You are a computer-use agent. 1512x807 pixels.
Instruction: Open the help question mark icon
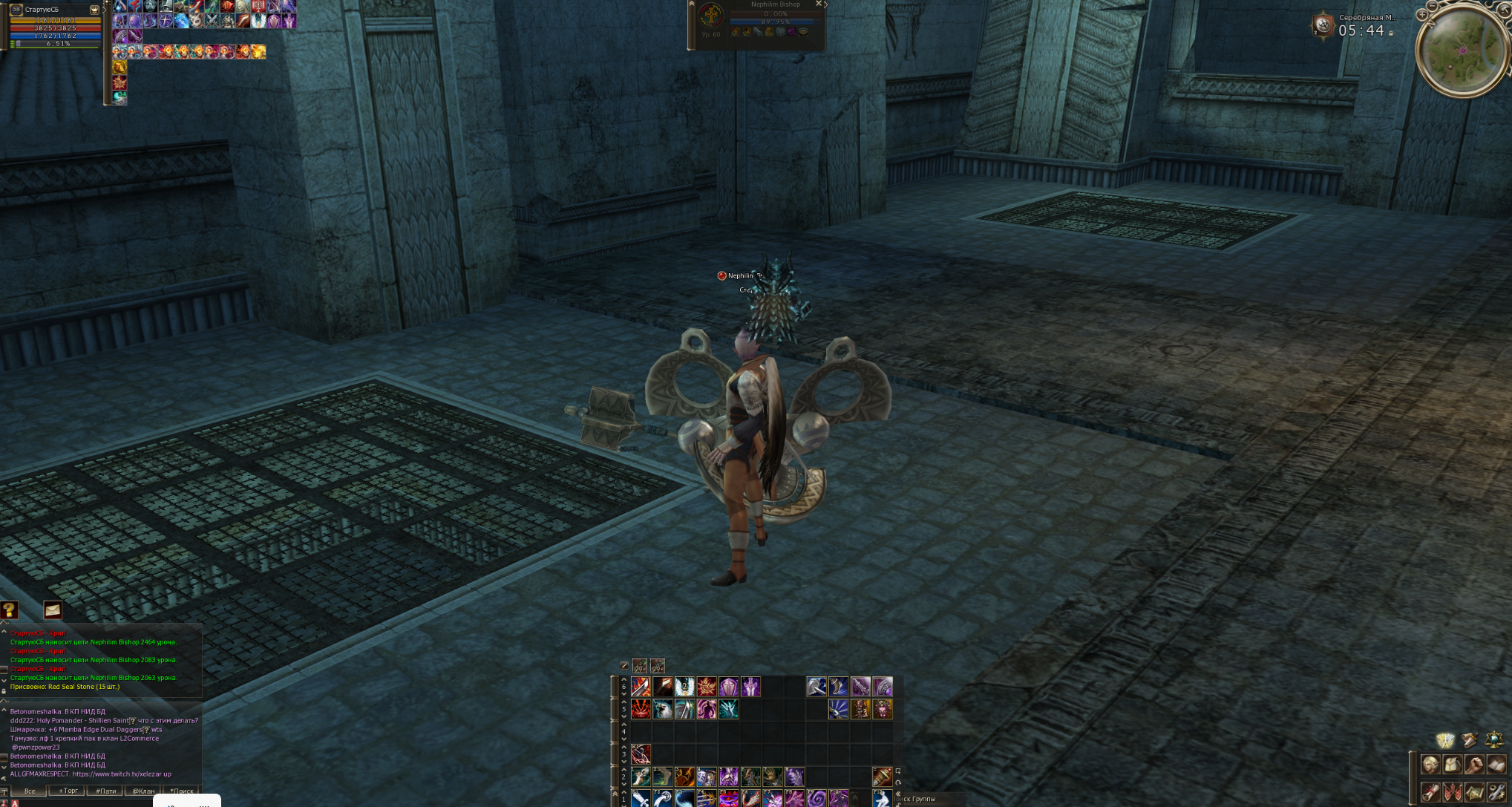[9, 610]
